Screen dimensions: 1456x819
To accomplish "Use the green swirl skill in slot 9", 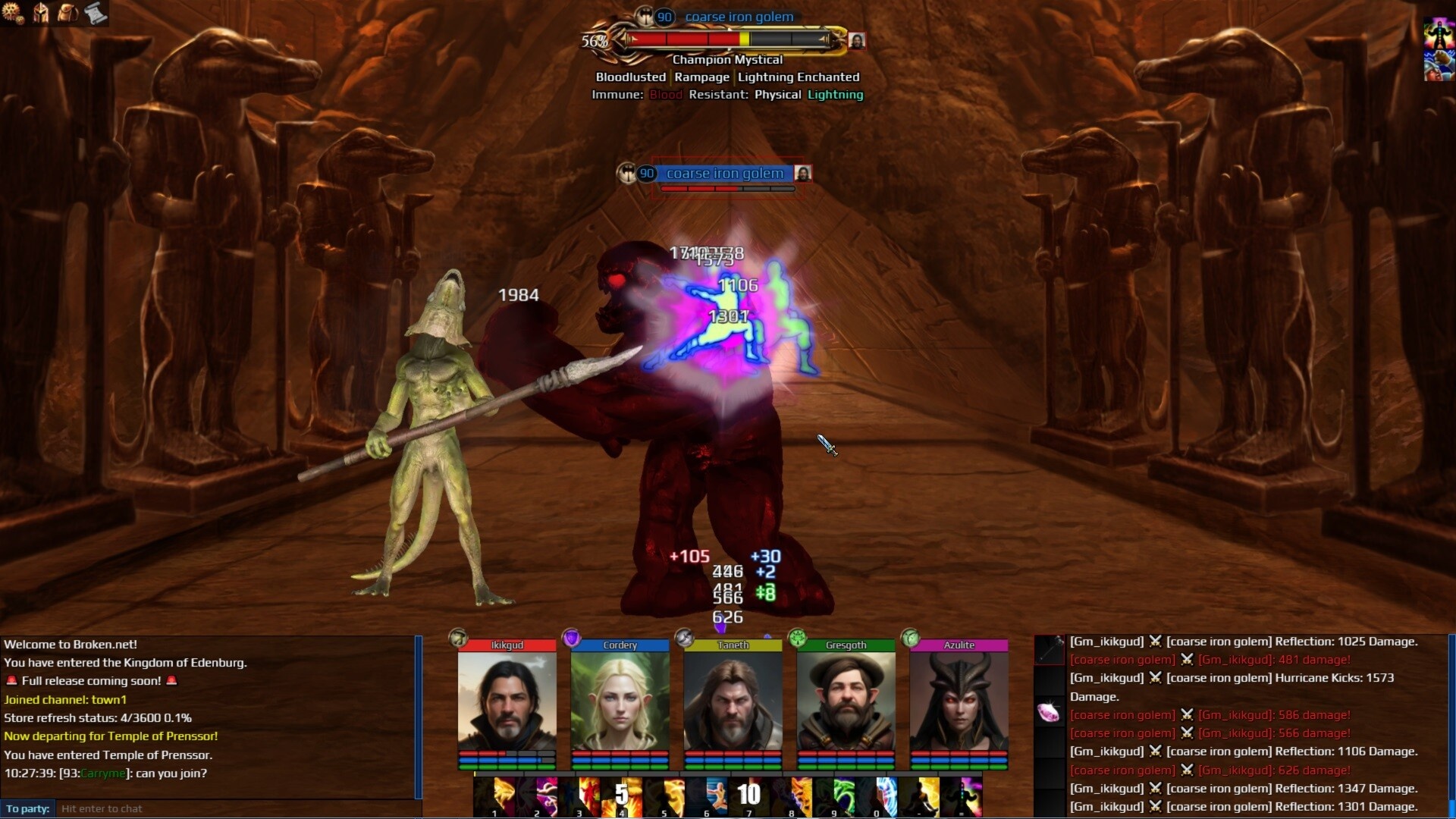I will tap(834, 796).
